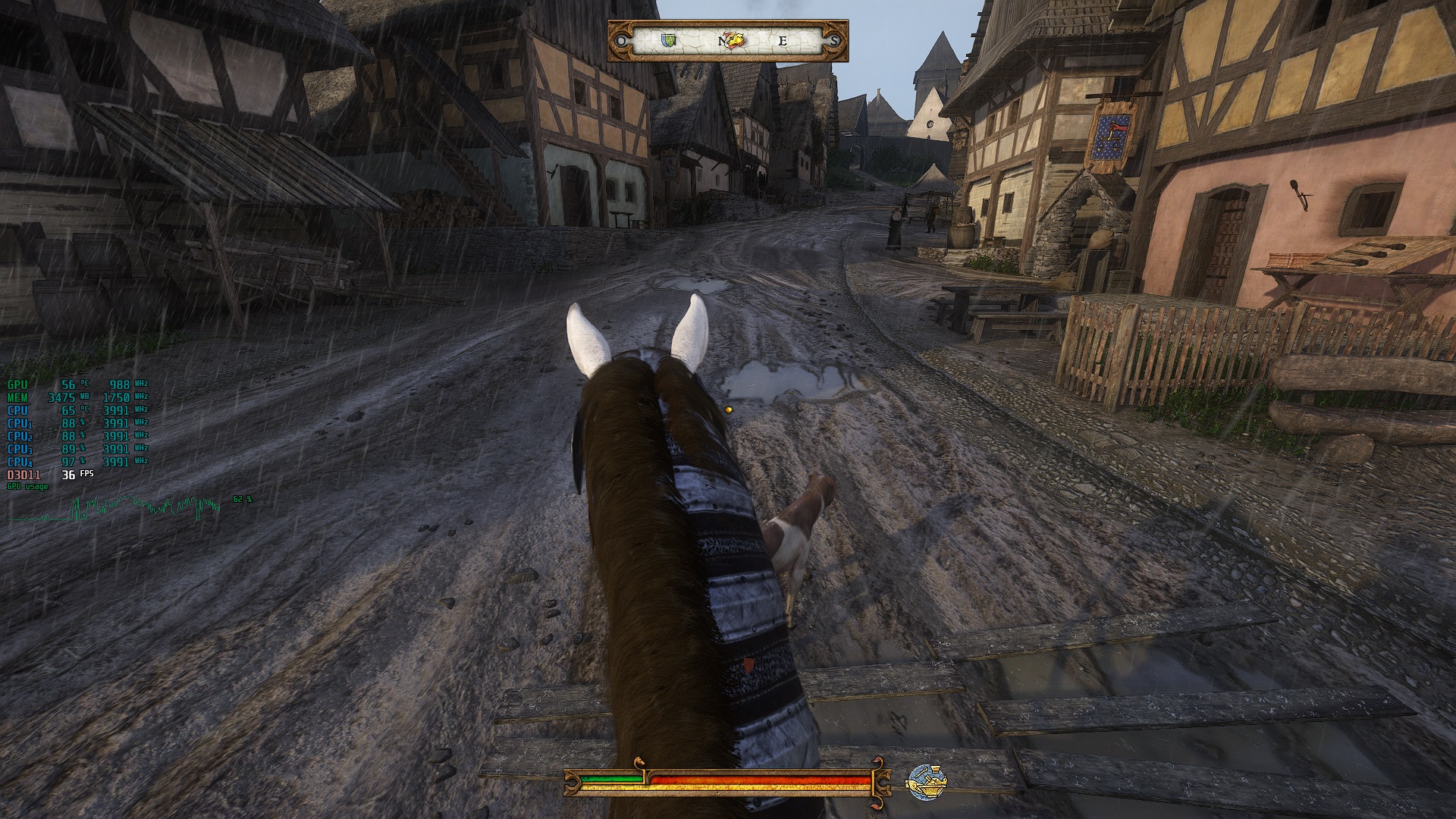Viewport: 1456px width, 819px height.
Task: Click the green shield marker on the compass
Action: pos(667,40)
